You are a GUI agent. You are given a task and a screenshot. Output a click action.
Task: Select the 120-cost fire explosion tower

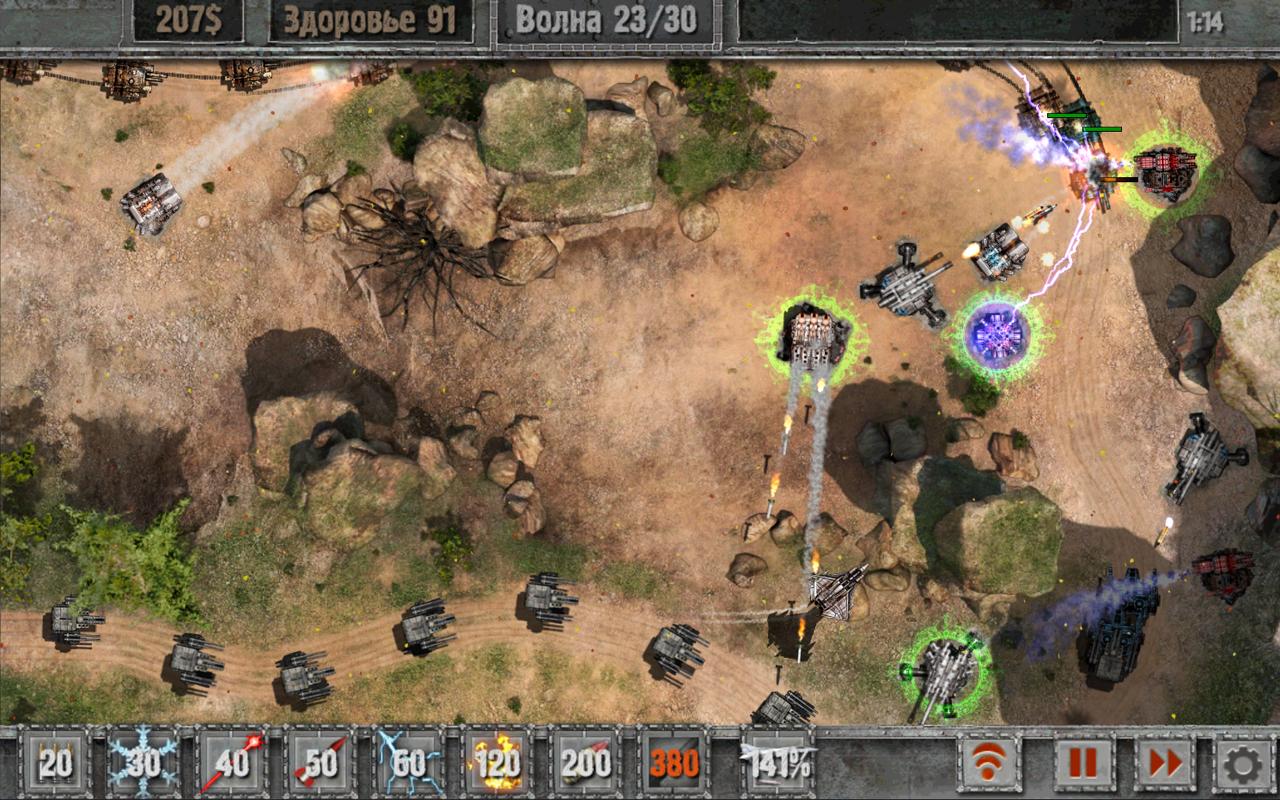click(x=497, y=764)
